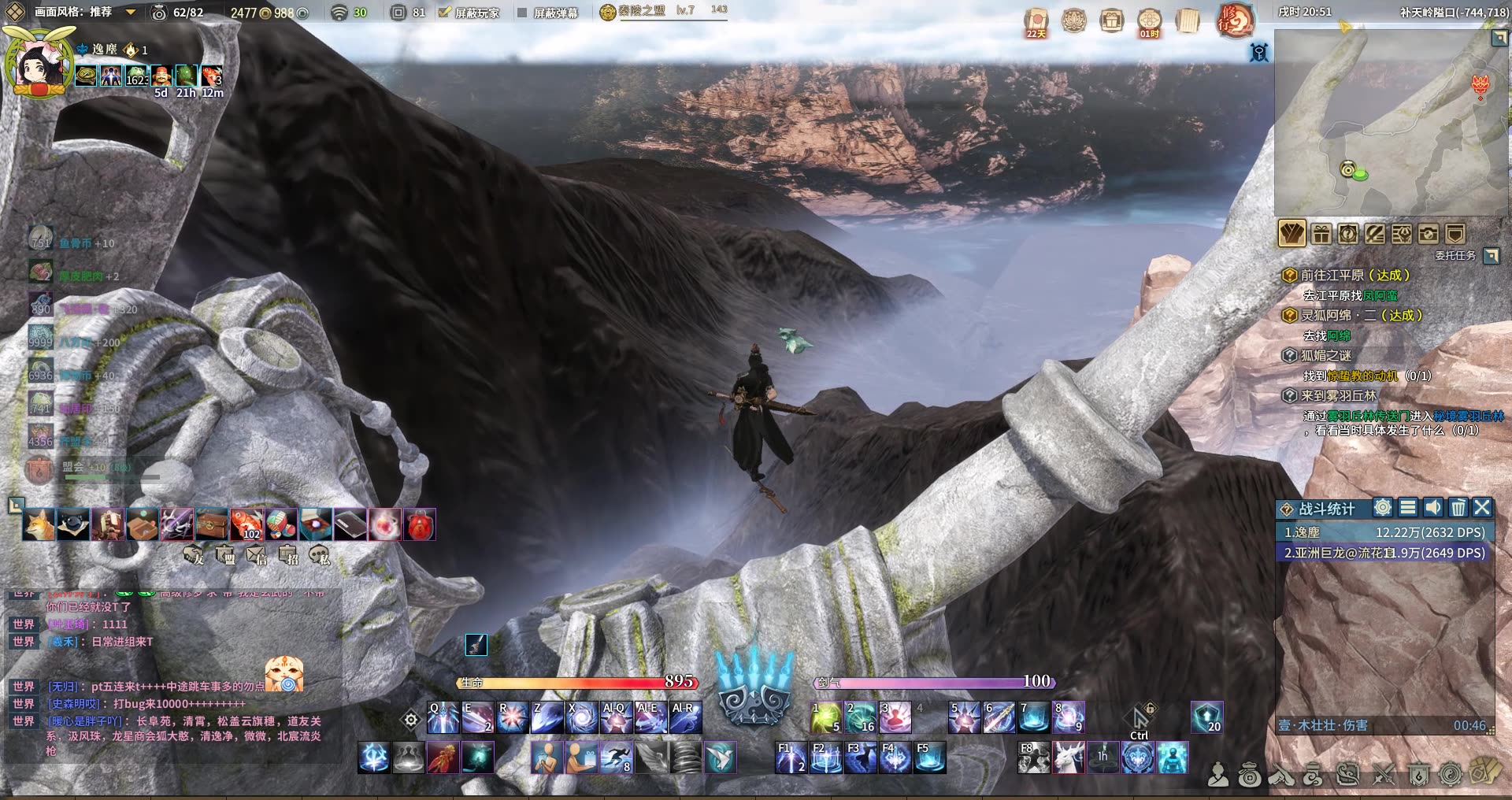The width and height of the screenshot is (1512, 800).
Task: Click the fox icon in the item bar
Action: coord(39,524)
